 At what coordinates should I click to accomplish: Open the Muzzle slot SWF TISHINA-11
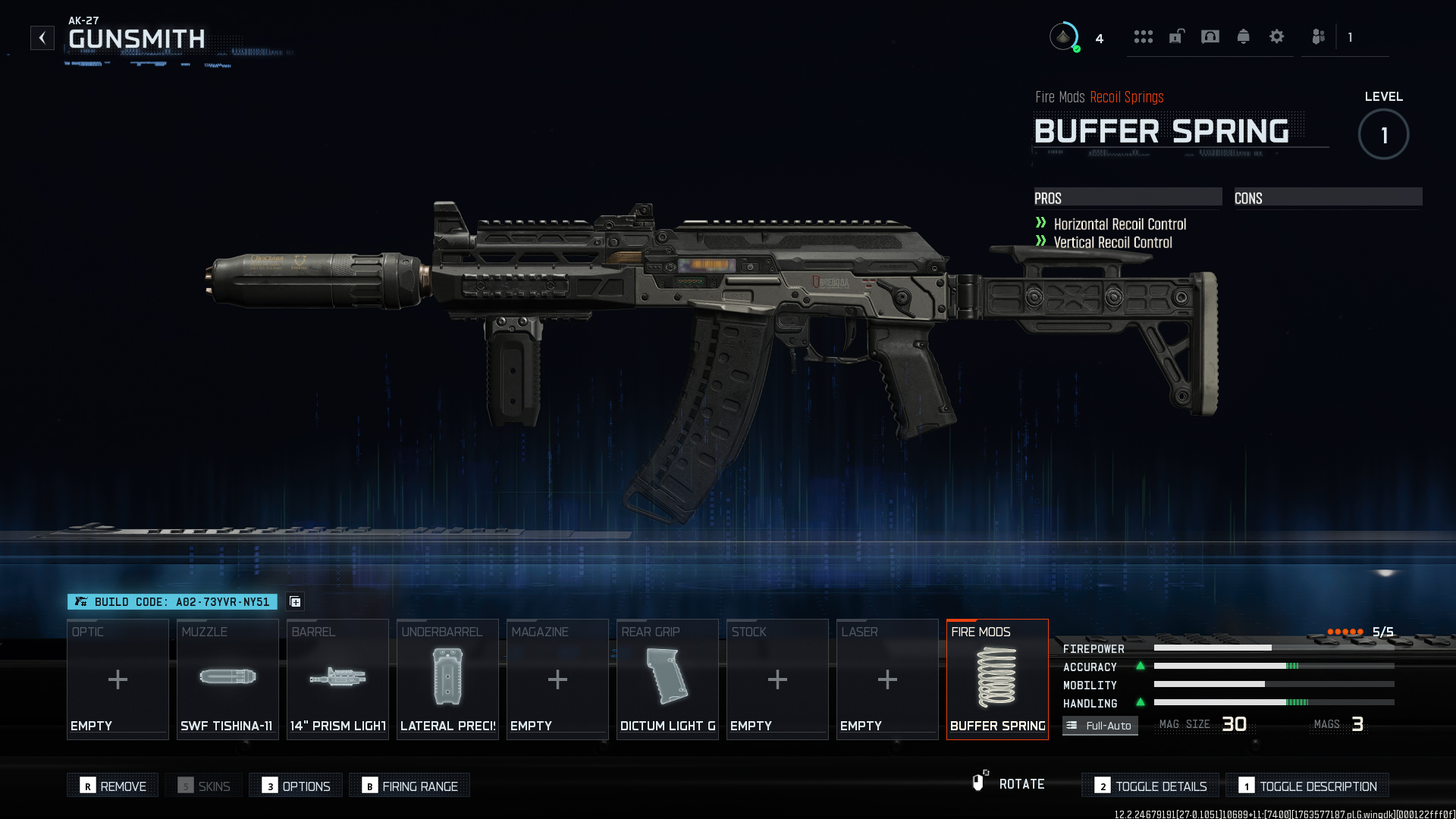click(227, 679)
